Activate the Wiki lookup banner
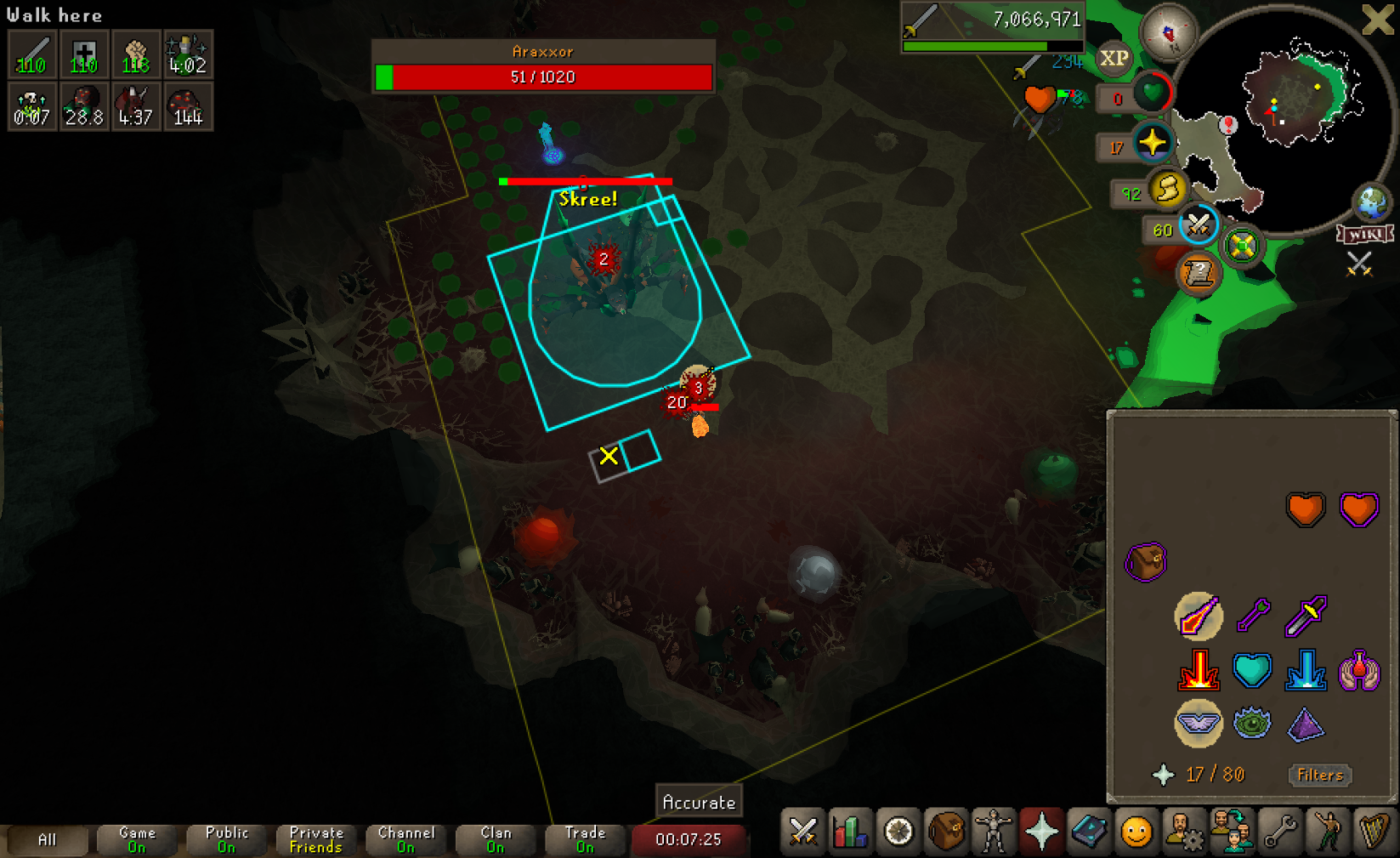 tap(1365, 234)
